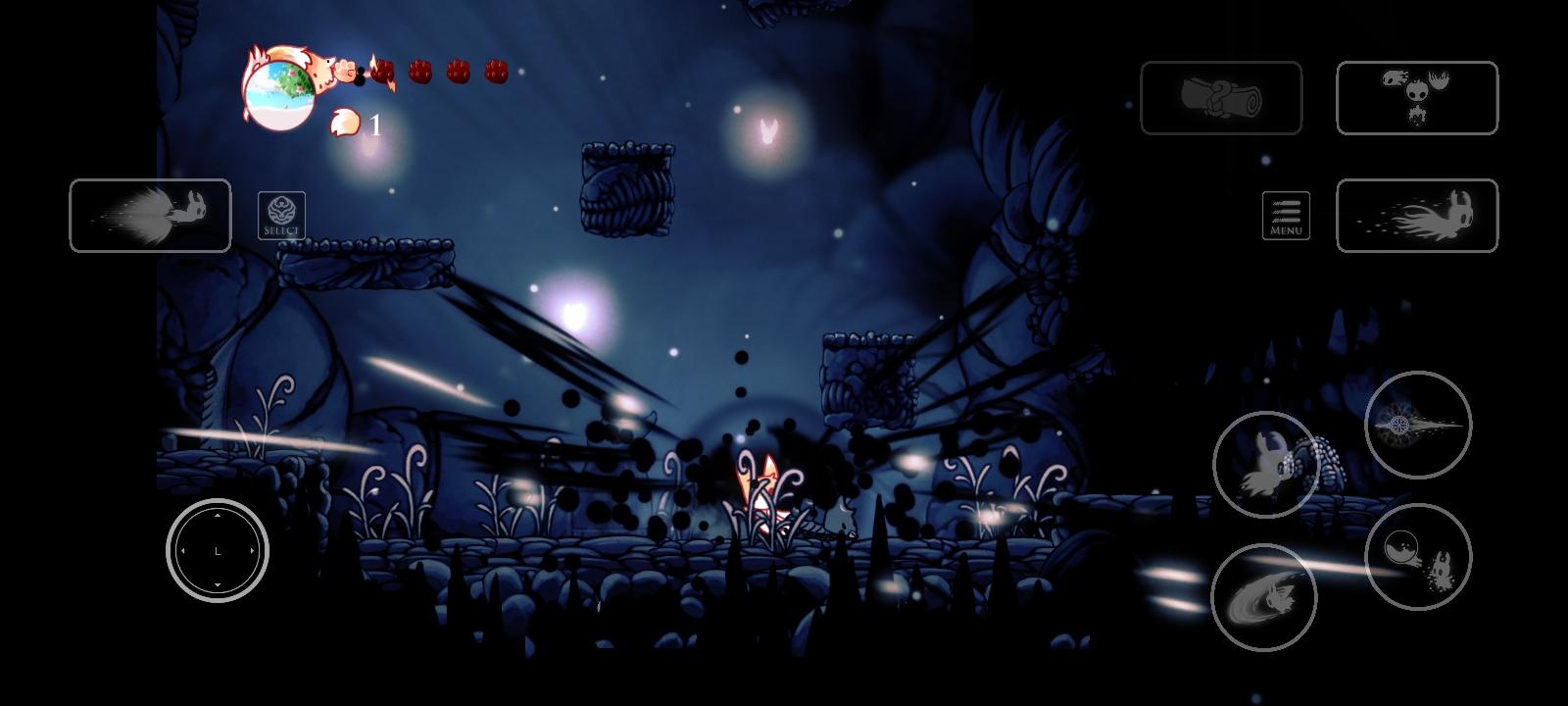Activate the swirling slash dash button
This screenshot has height=706, width=1568.
[1264, 597]
